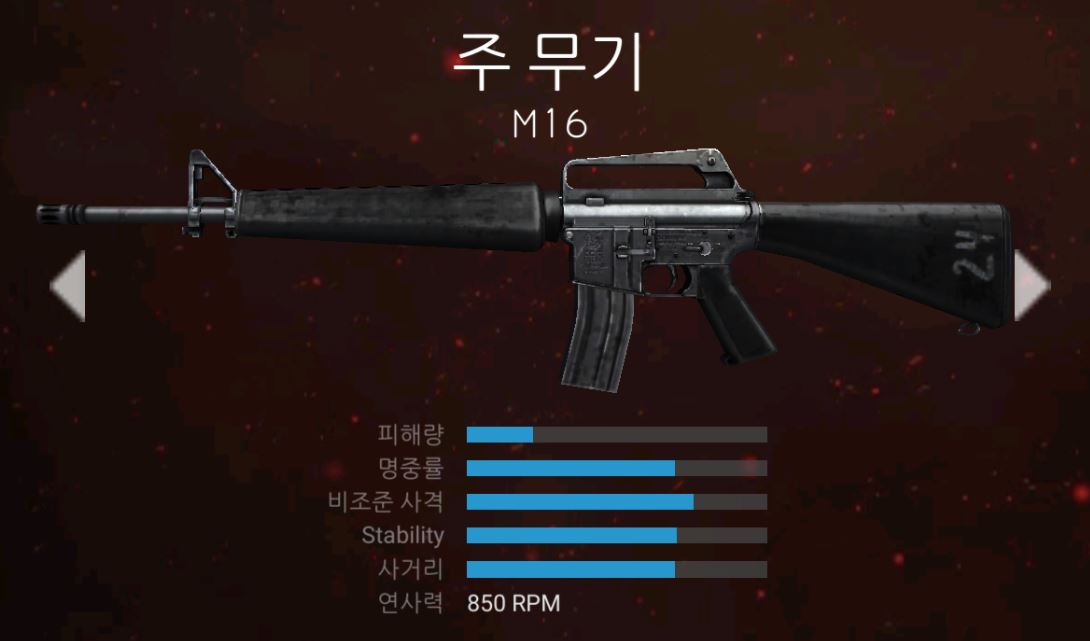The image size is (1090, 641).
Task: Switch to the next weapon with right arrow
Action: (x=1031, y=286)
